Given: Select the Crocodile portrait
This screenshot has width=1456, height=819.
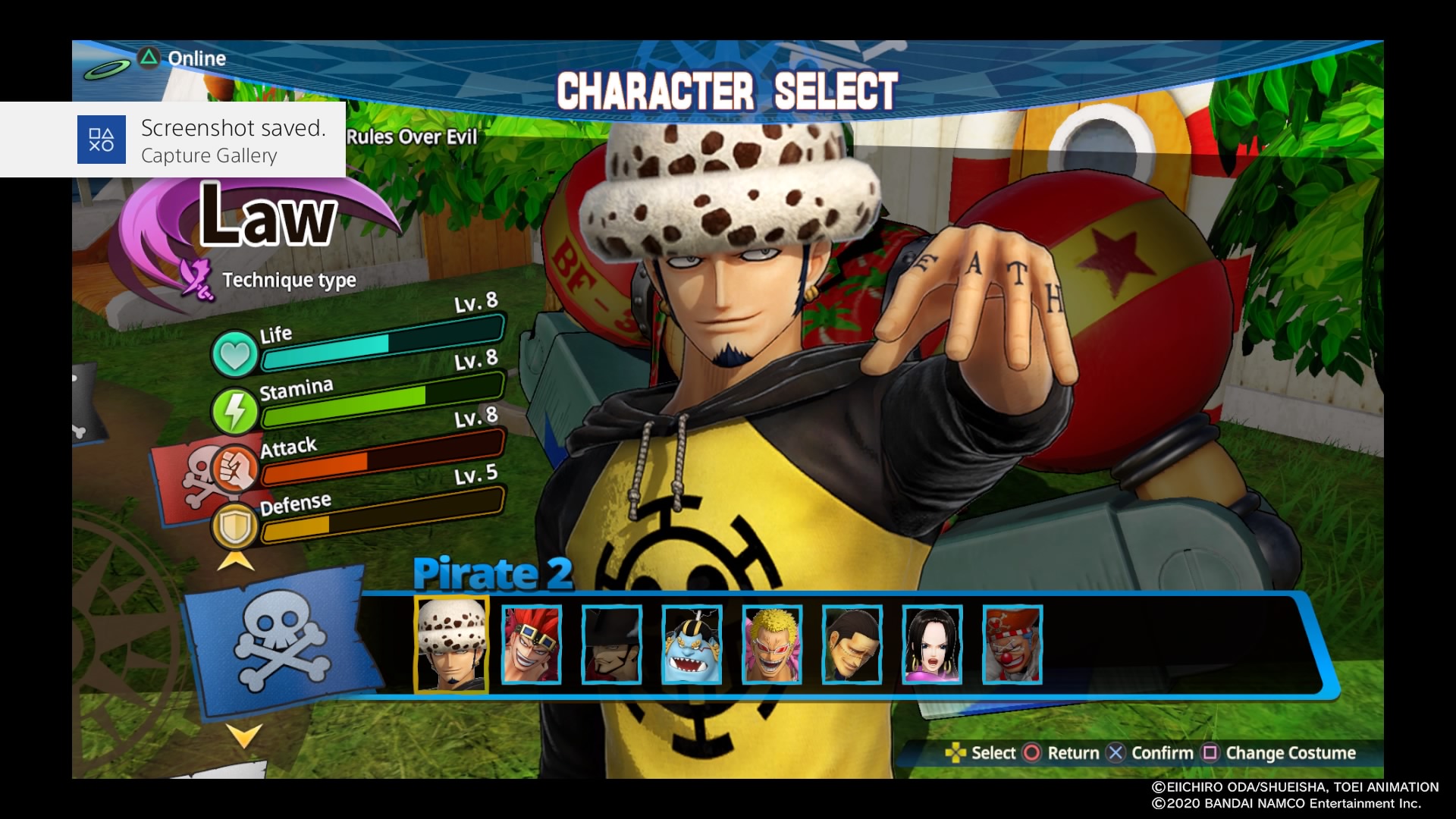Looking at the screenshot, I should pos(852,645).
